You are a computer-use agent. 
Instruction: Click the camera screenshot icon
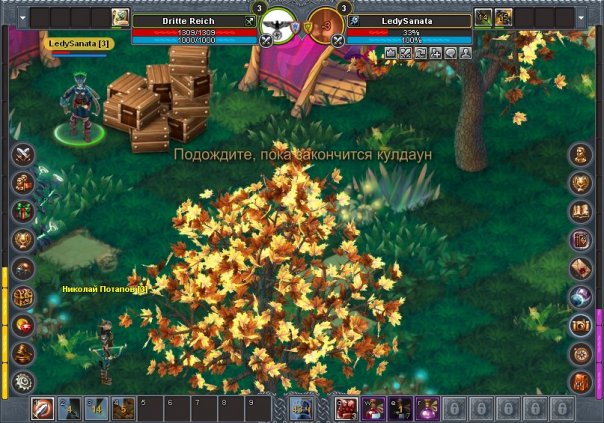click(x=581, y=325)
